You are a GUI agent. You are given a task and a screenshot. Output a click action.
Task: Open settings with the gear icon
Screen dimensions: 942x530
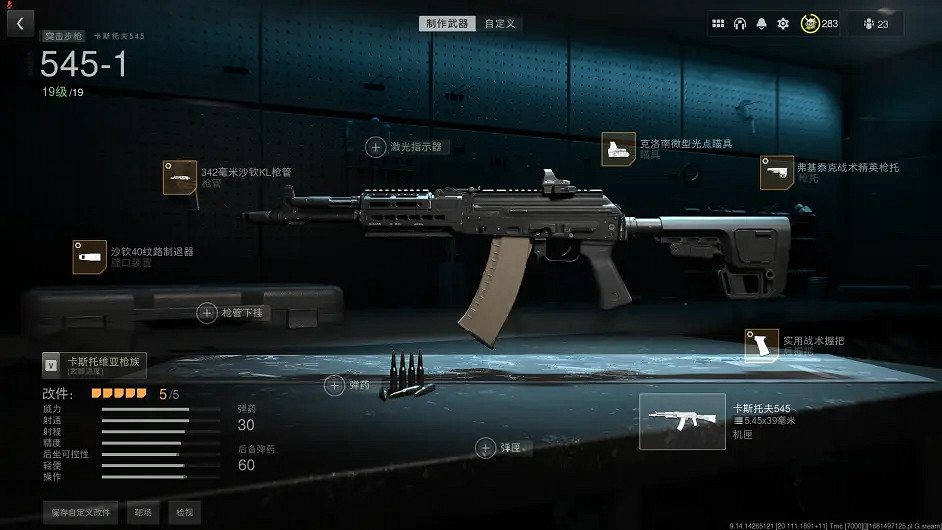783,23
